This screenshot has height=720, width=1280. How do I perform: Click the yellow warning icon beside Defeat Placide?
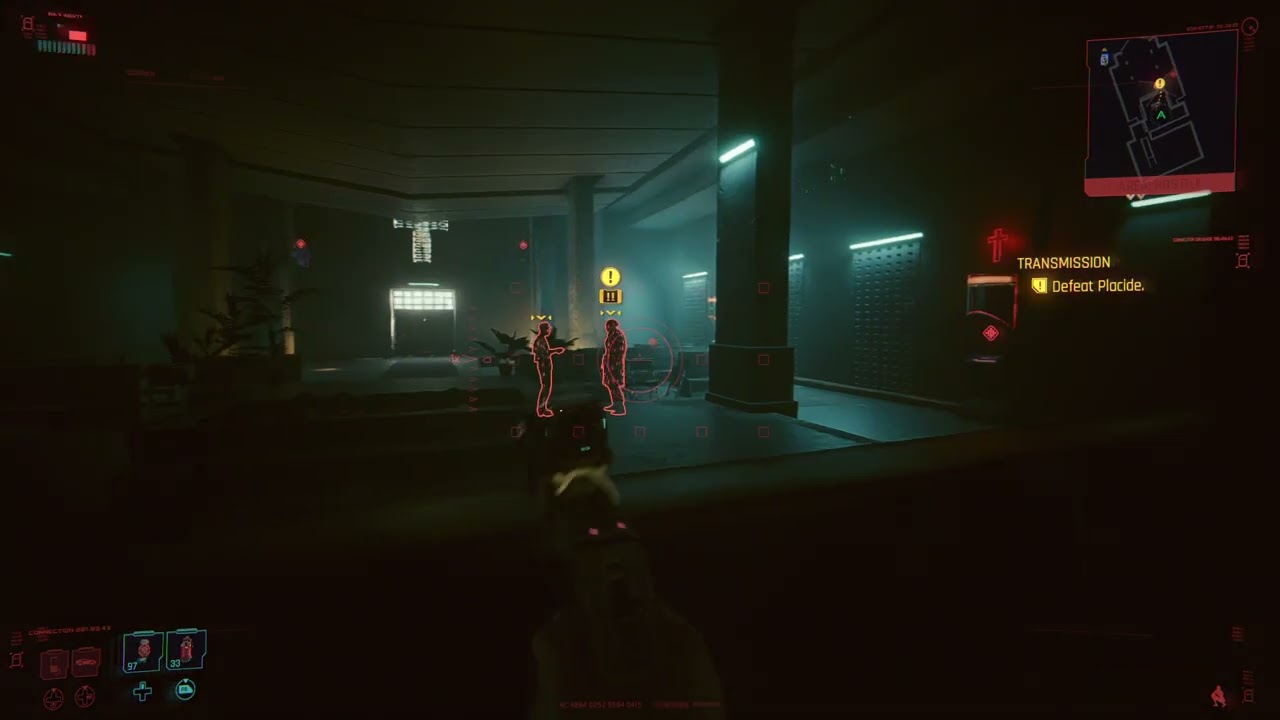(1039, 286)
